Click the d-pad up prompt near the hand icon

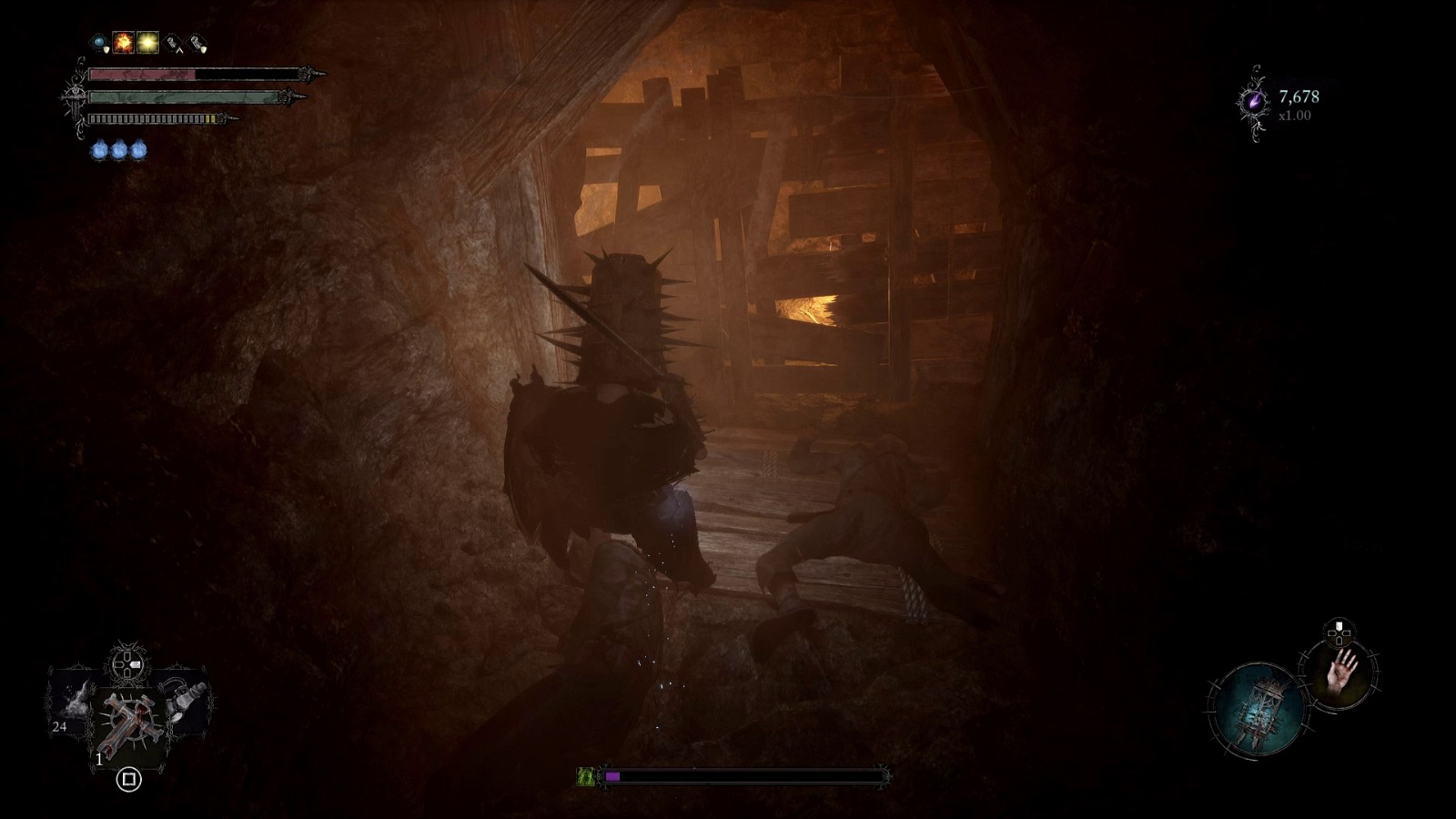(1339, 628)
